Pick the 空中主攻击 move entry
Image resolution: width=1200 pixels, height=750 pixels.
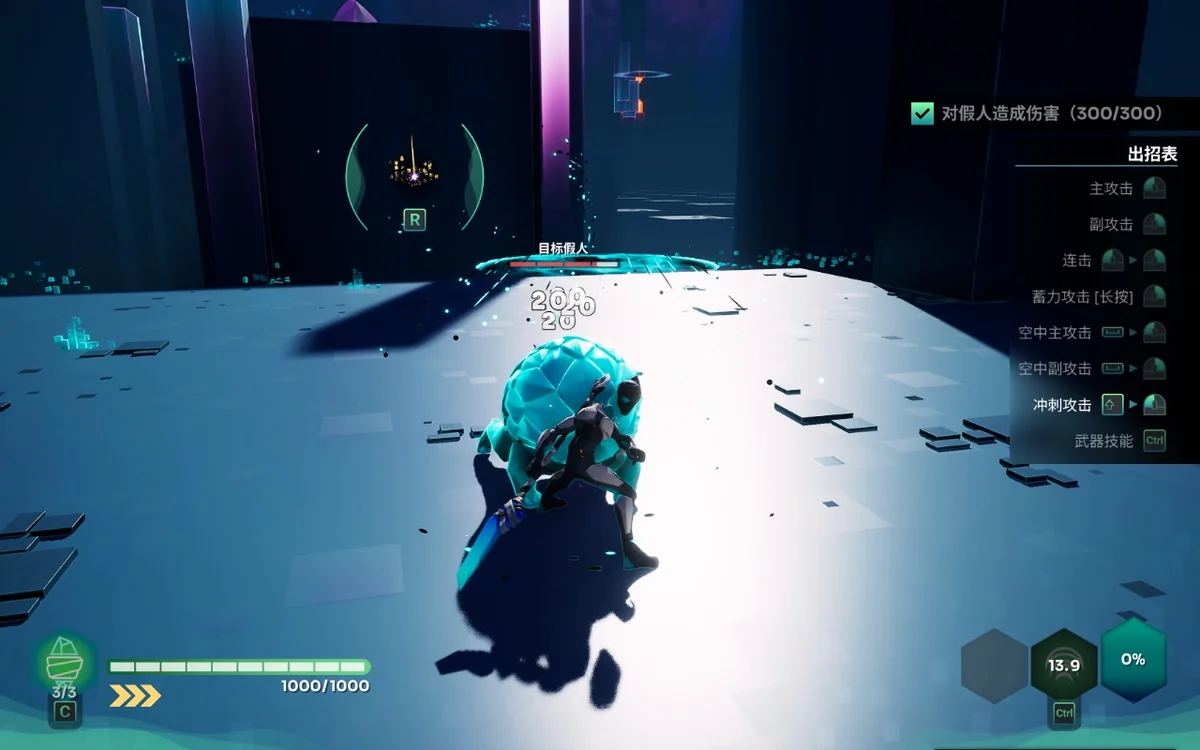(x=1091, y=332)
